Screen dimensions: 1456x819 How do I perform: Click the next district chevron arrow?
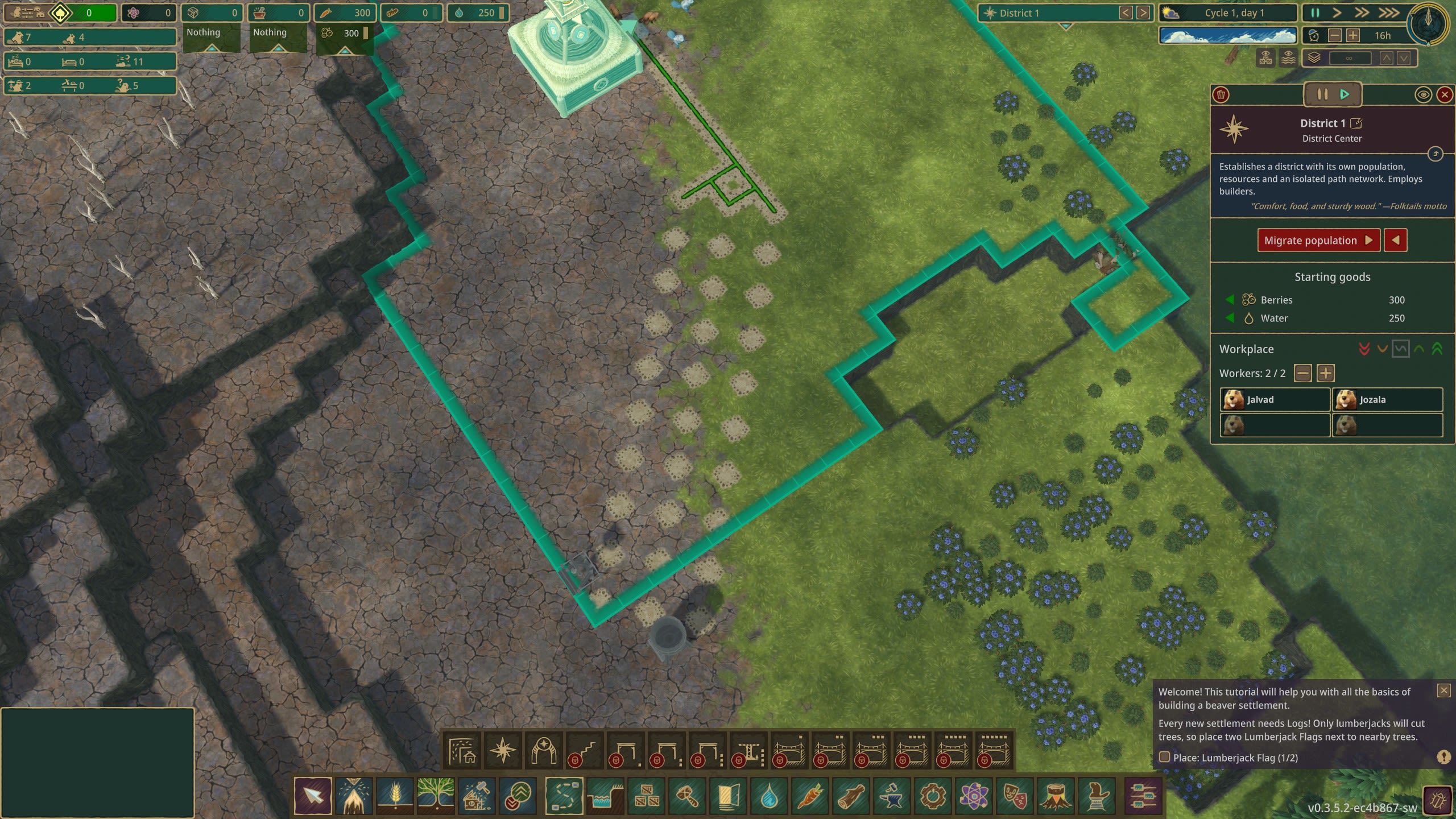(1143, 13)
